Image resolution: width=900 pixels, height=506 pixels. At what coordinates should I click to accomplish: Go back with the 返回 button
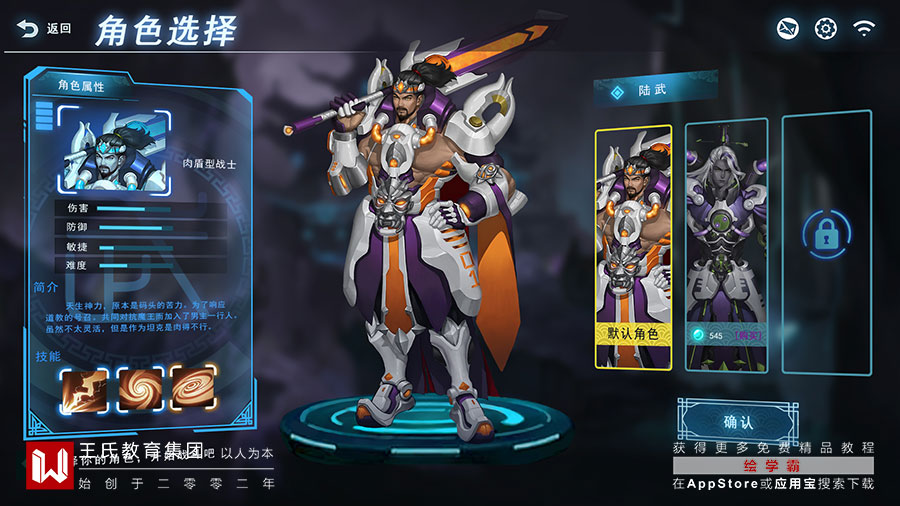coord(45,29)
